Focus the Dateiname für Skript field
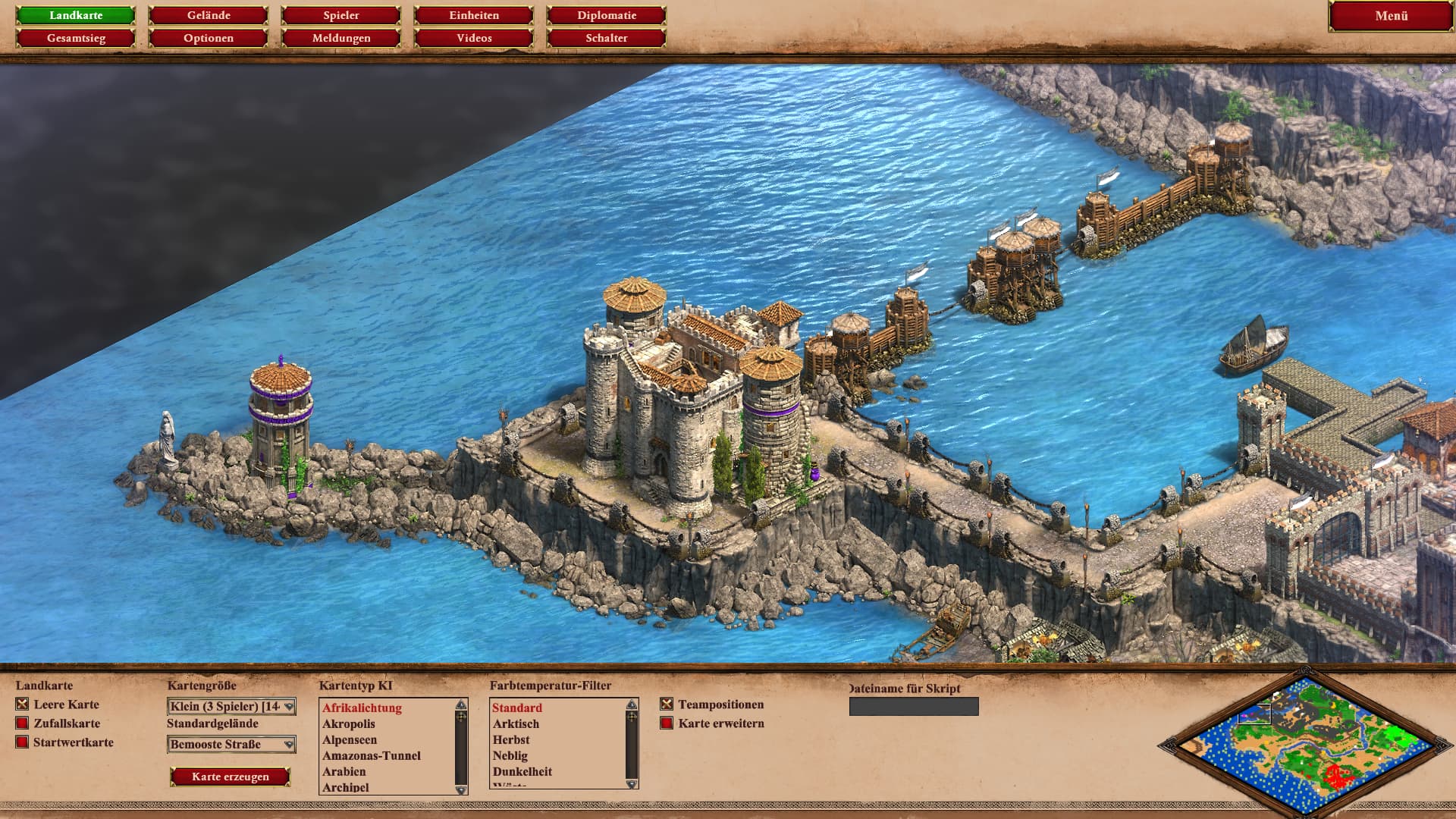This screenshot has height=819, width=1456. pos(914,707)
